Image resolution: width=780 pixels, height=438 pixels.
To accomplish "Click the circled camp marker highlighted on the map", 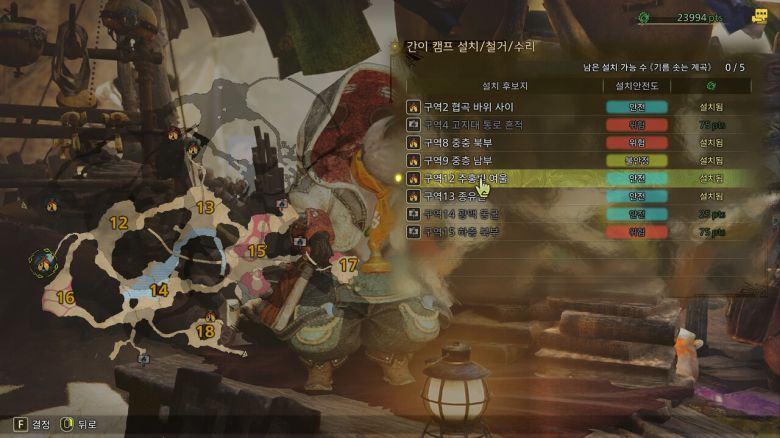I will click(x=42, y=263).
